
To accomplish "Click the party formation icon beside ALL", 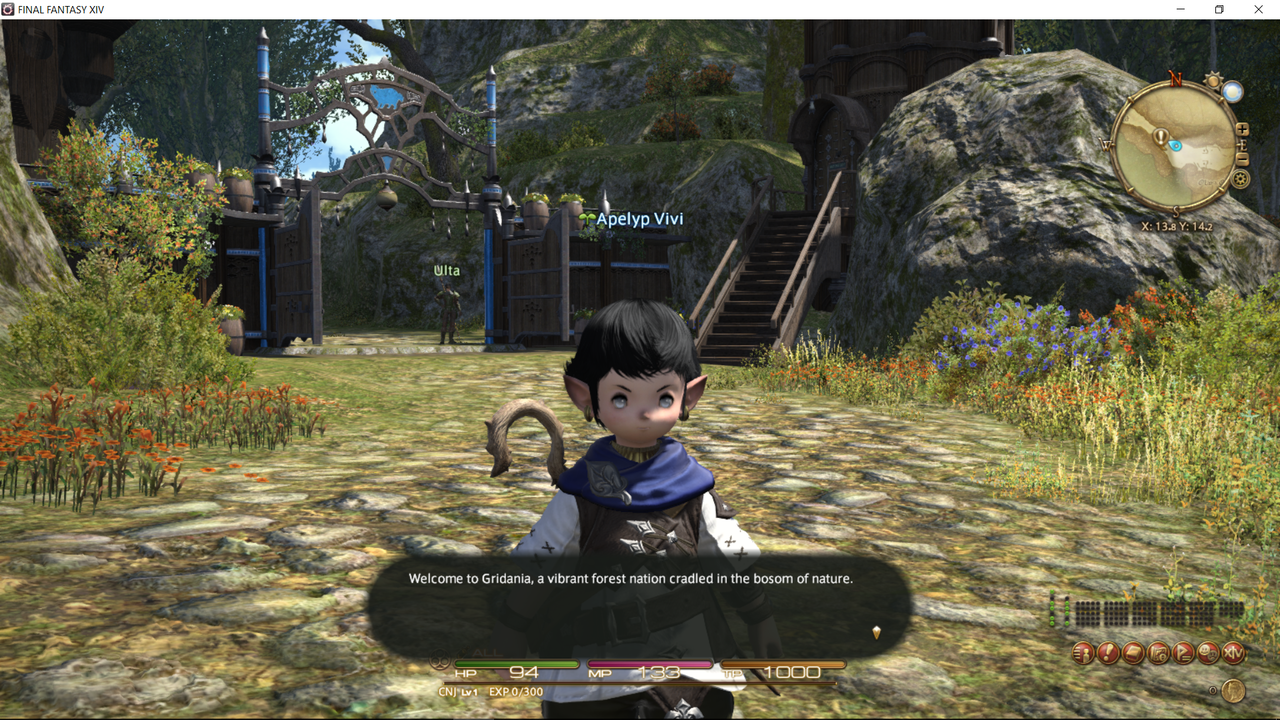I will [x=438, y=661].
